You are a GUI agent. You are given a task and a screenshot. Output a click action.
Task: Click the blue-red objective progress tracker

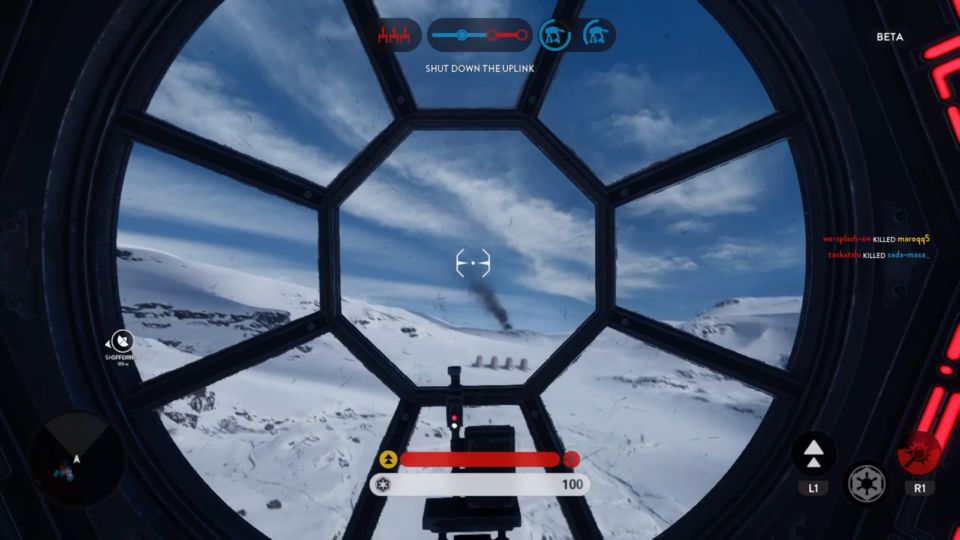click(x=479, y=36)
